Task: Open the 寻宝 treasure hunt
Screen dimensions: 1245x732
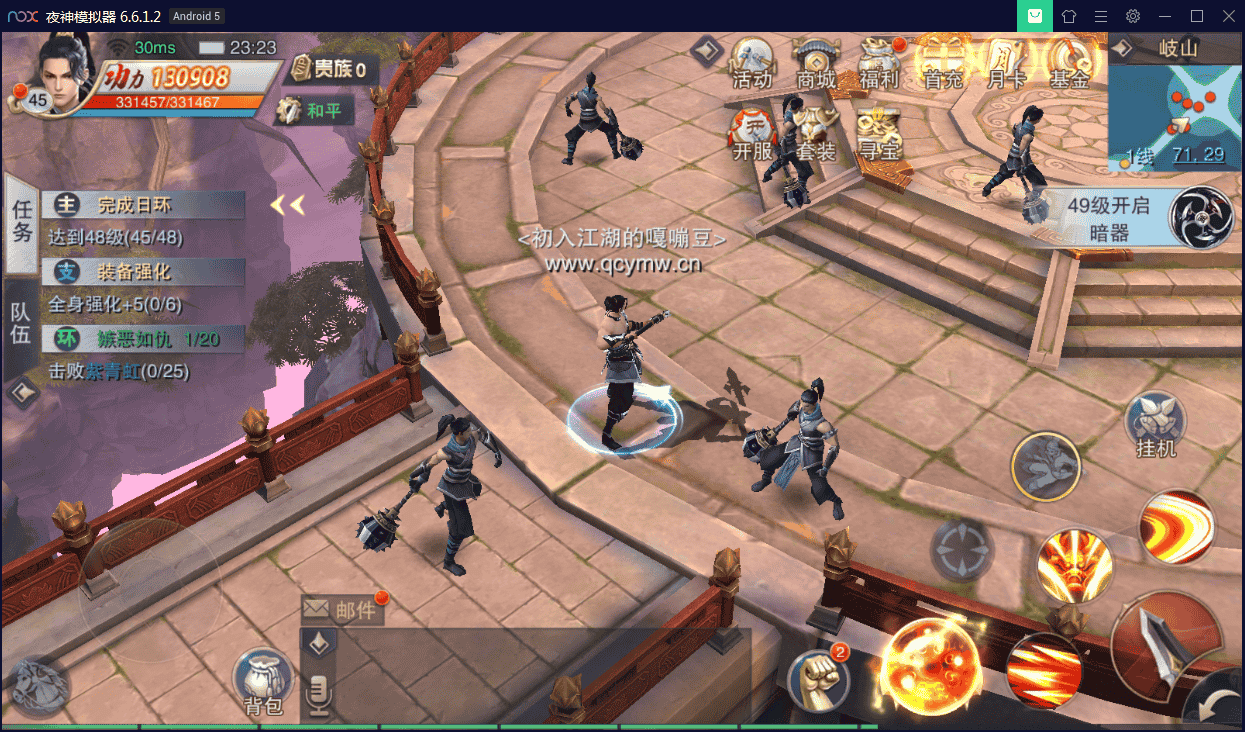Action: click(879, 135)
